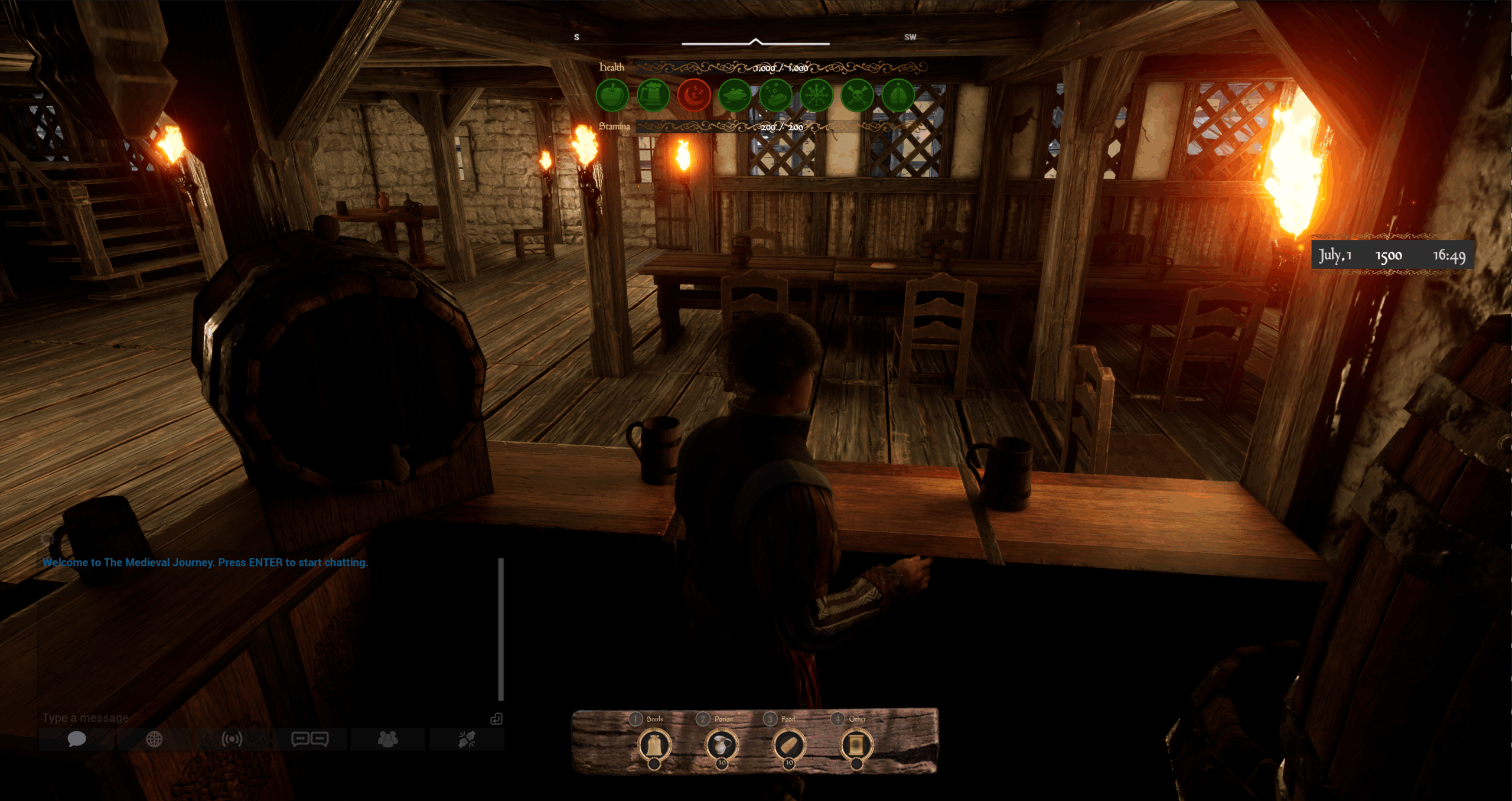The width and height of the screenshot is (1512, 801).
Task: Select the Food bread hotbar slot
Action: click(x=789, y=745)
